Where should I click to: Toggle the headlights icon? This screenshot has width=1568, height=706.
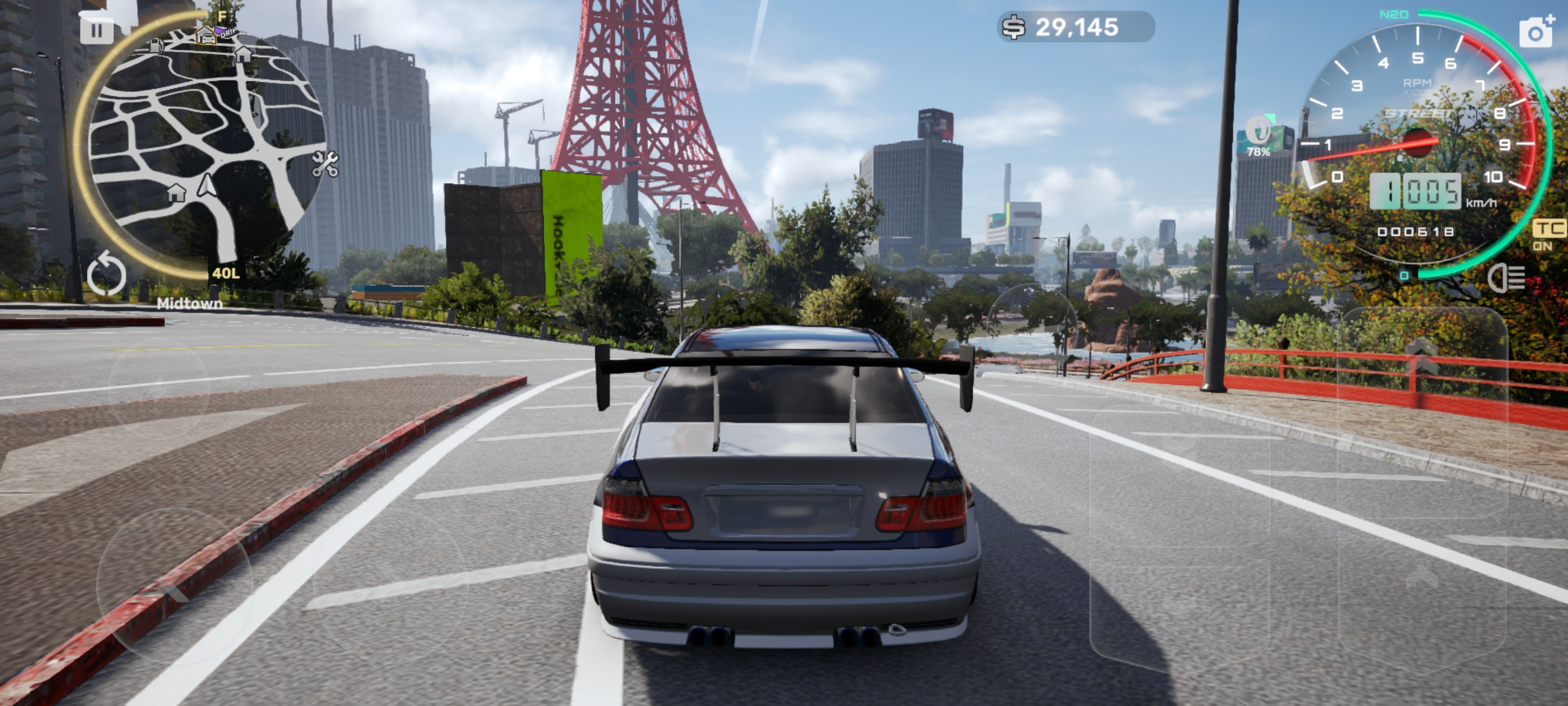click(1506, 278)
